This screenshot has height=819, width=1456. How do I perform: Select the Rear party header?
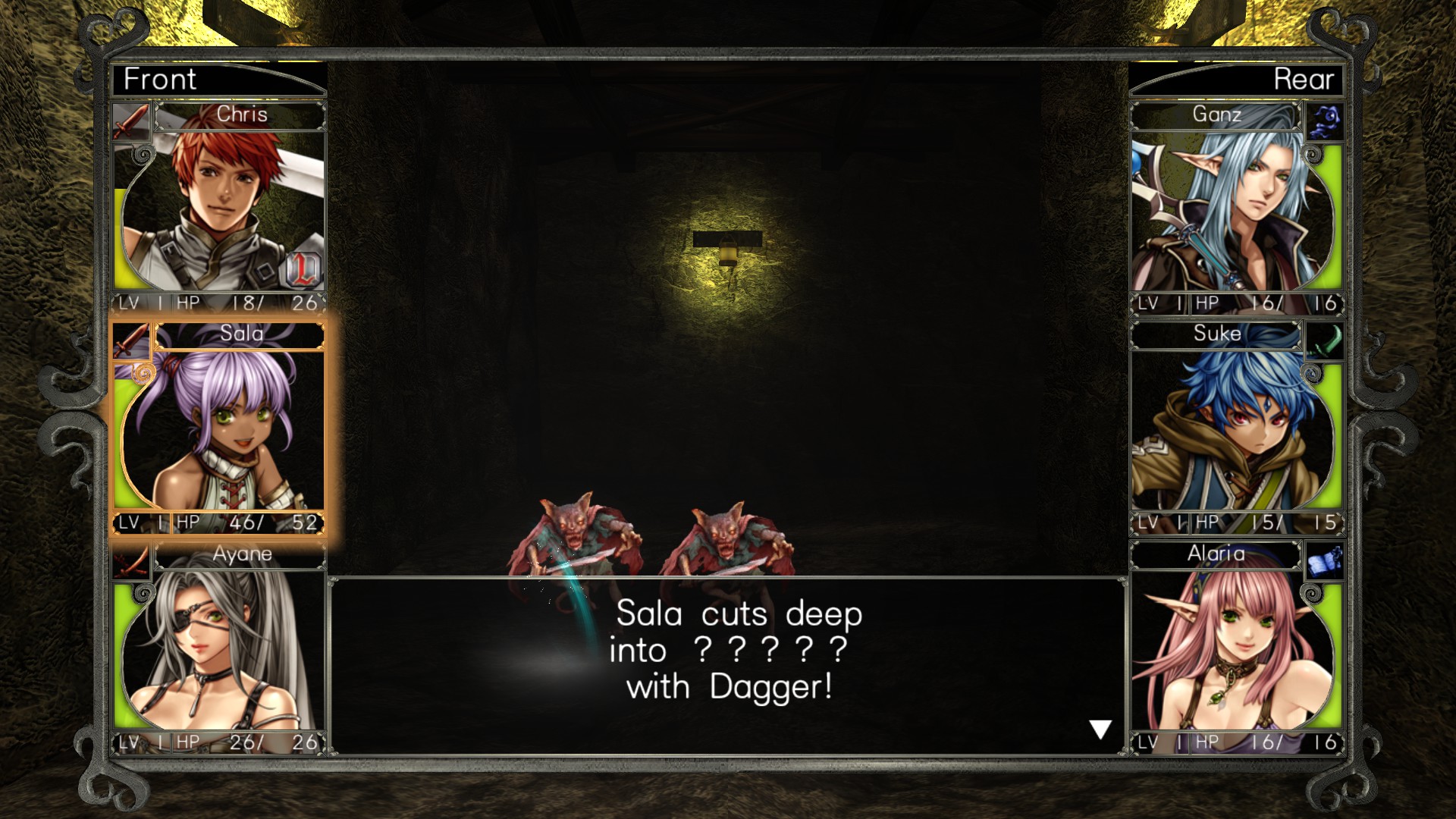click(x=1303, y=79)
